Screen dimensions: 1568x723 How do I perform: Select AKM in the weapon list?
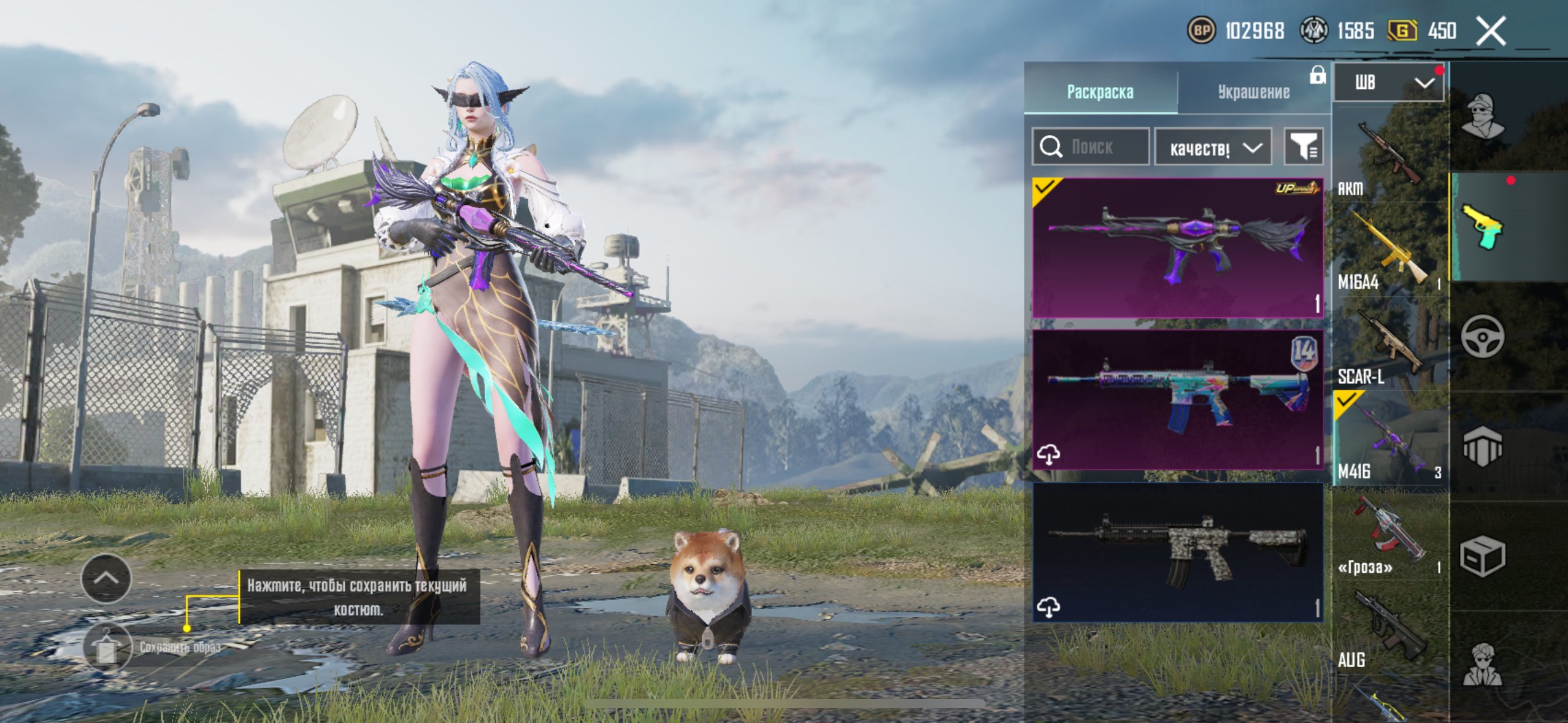pyautogui.click(x=1390, y=158)
